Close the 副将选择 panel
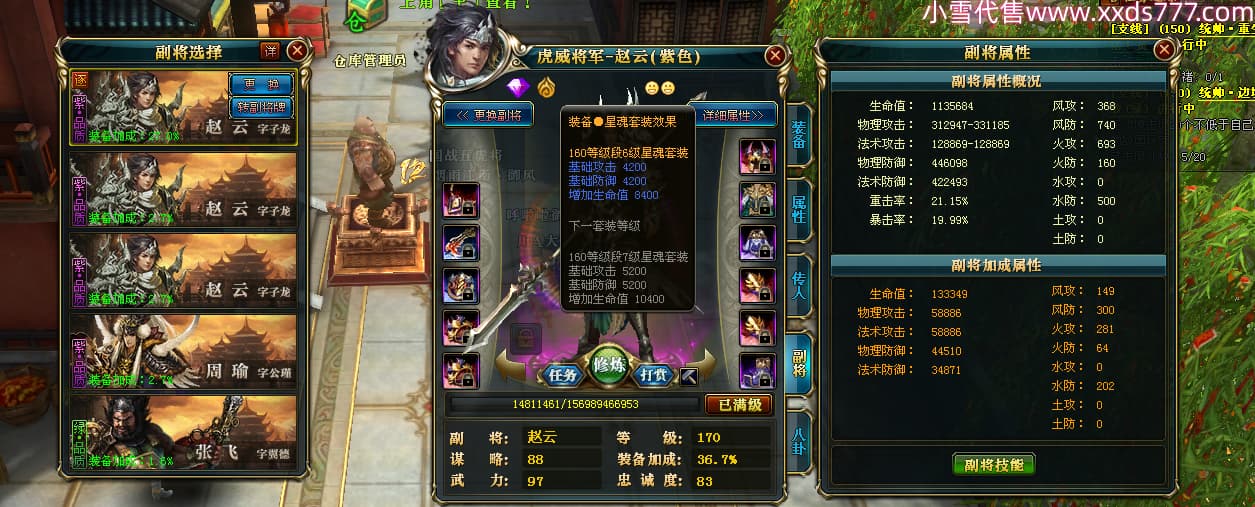 pos(297,51)
